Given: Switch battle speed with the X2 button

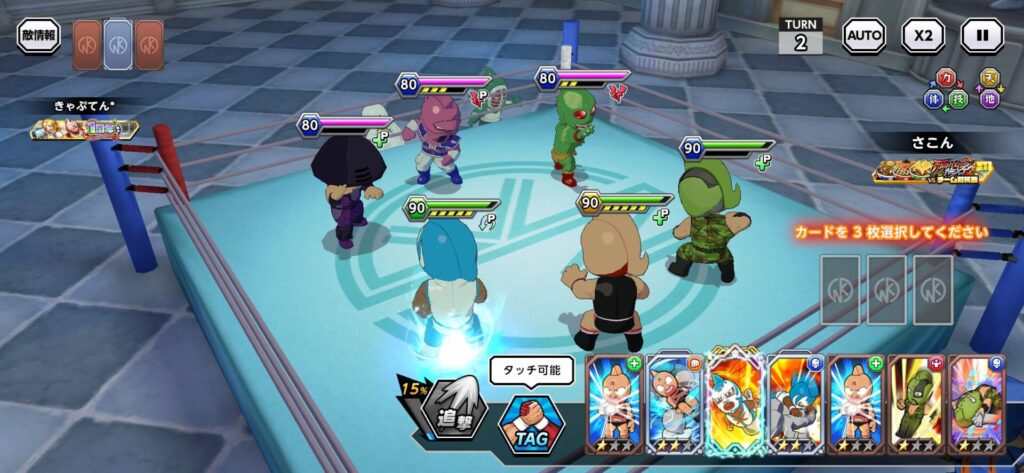Looking at the screenshot, I should point(922,36).
